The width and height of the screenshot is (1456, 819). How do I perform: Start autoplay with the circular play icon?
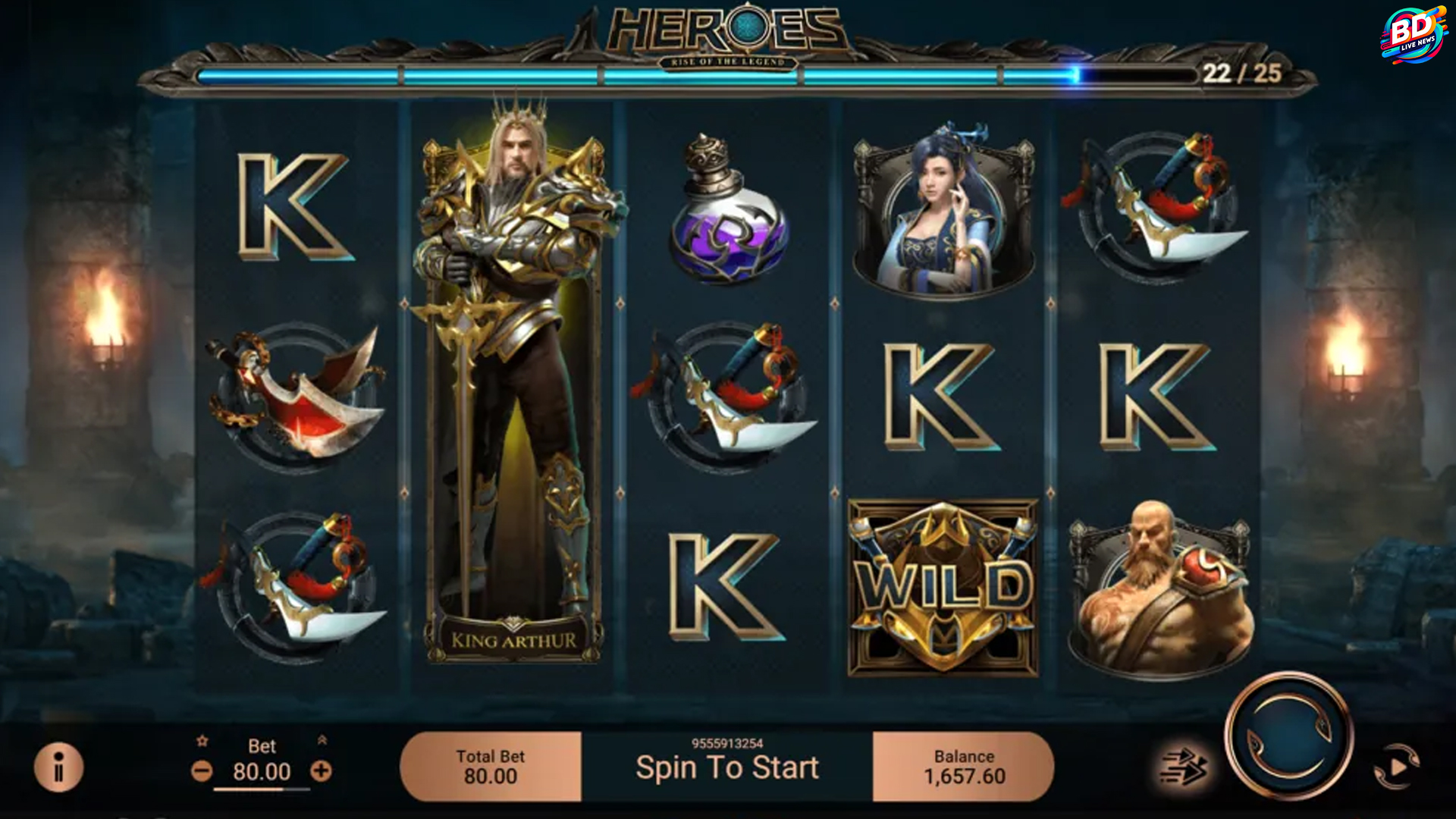coord(1397,767)
